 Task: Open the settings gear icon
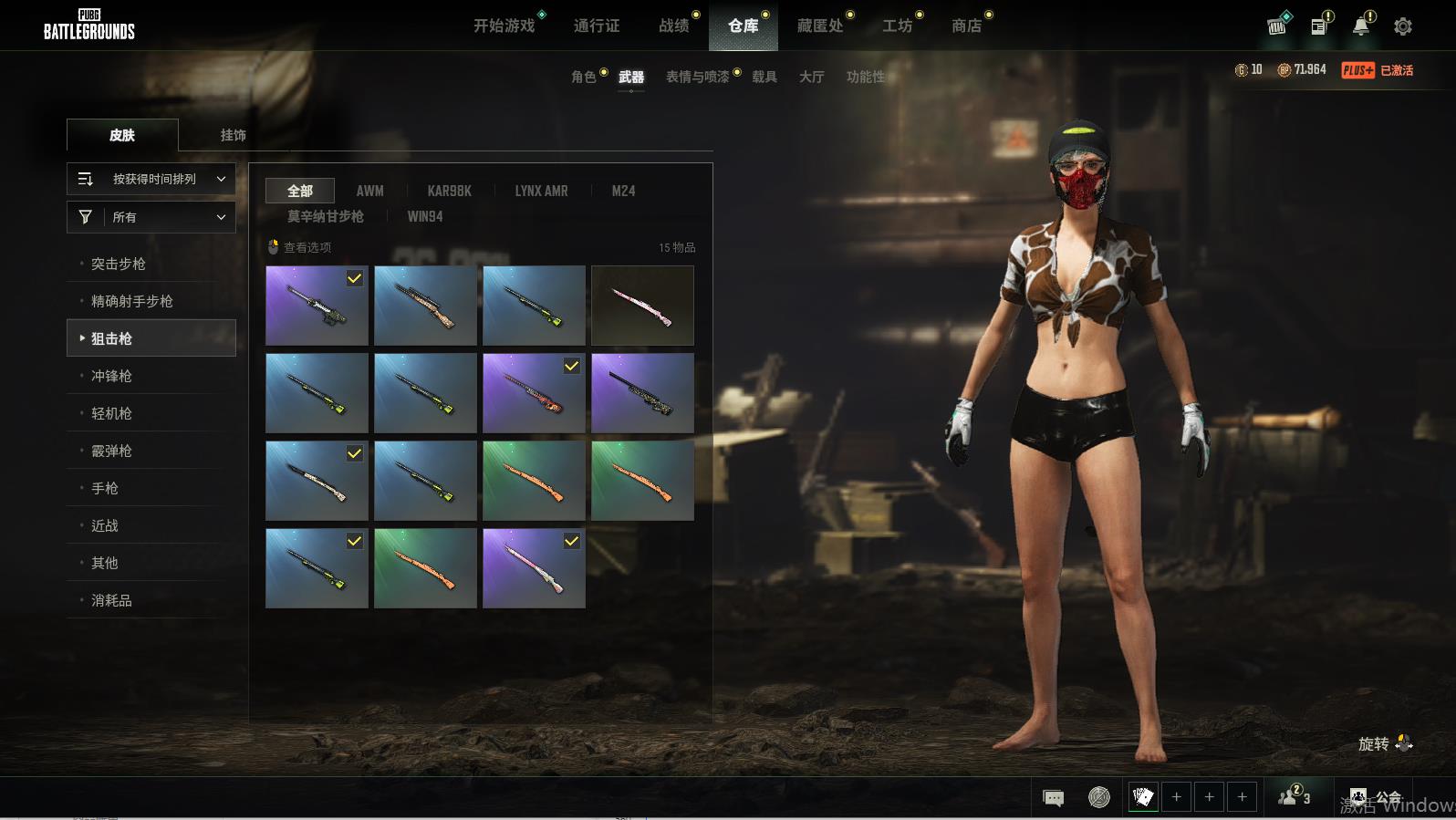click(1403, 26)
